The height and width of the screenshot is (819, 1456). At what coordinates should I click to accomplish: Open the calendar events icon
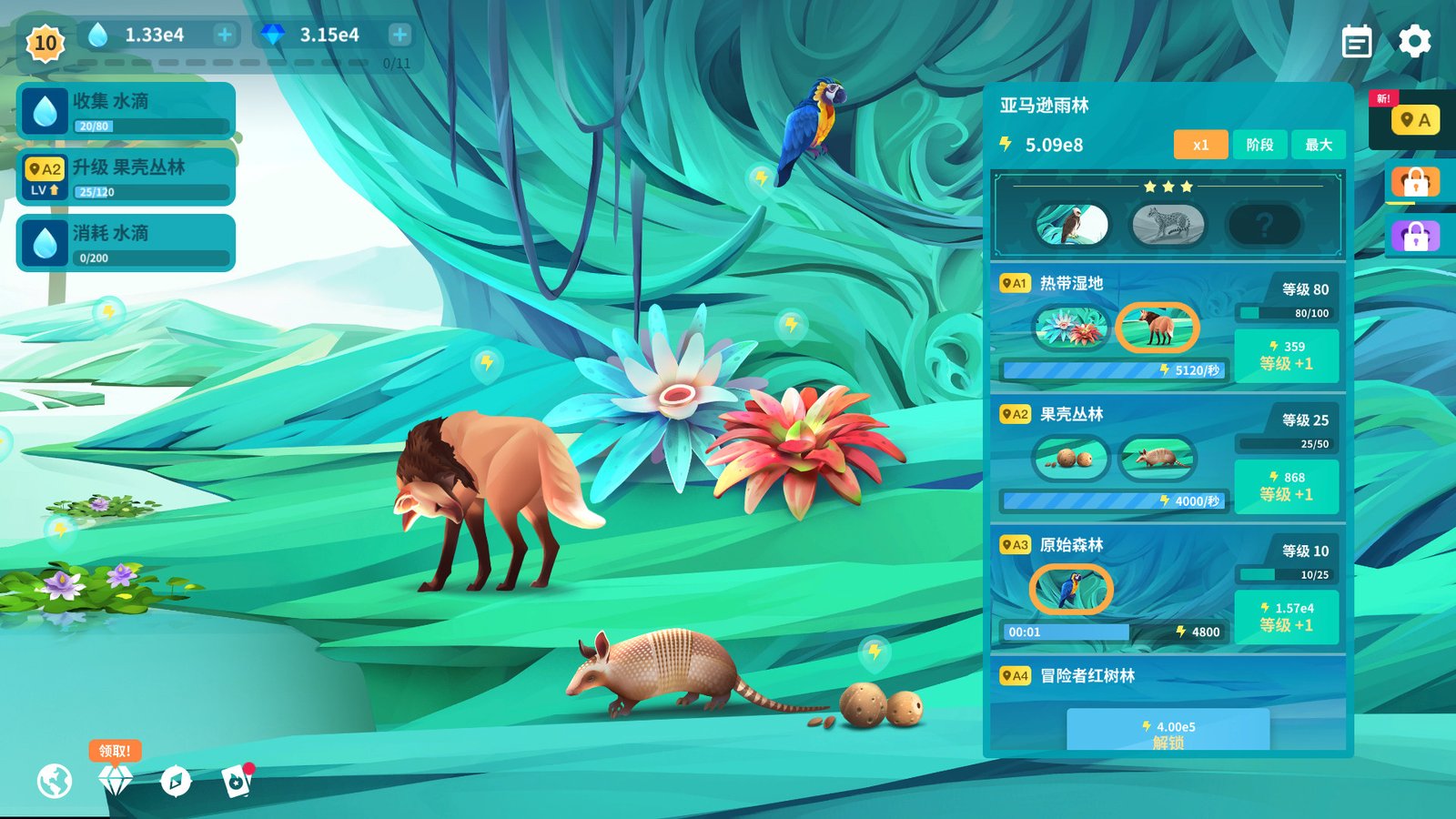coord(1356,42)
